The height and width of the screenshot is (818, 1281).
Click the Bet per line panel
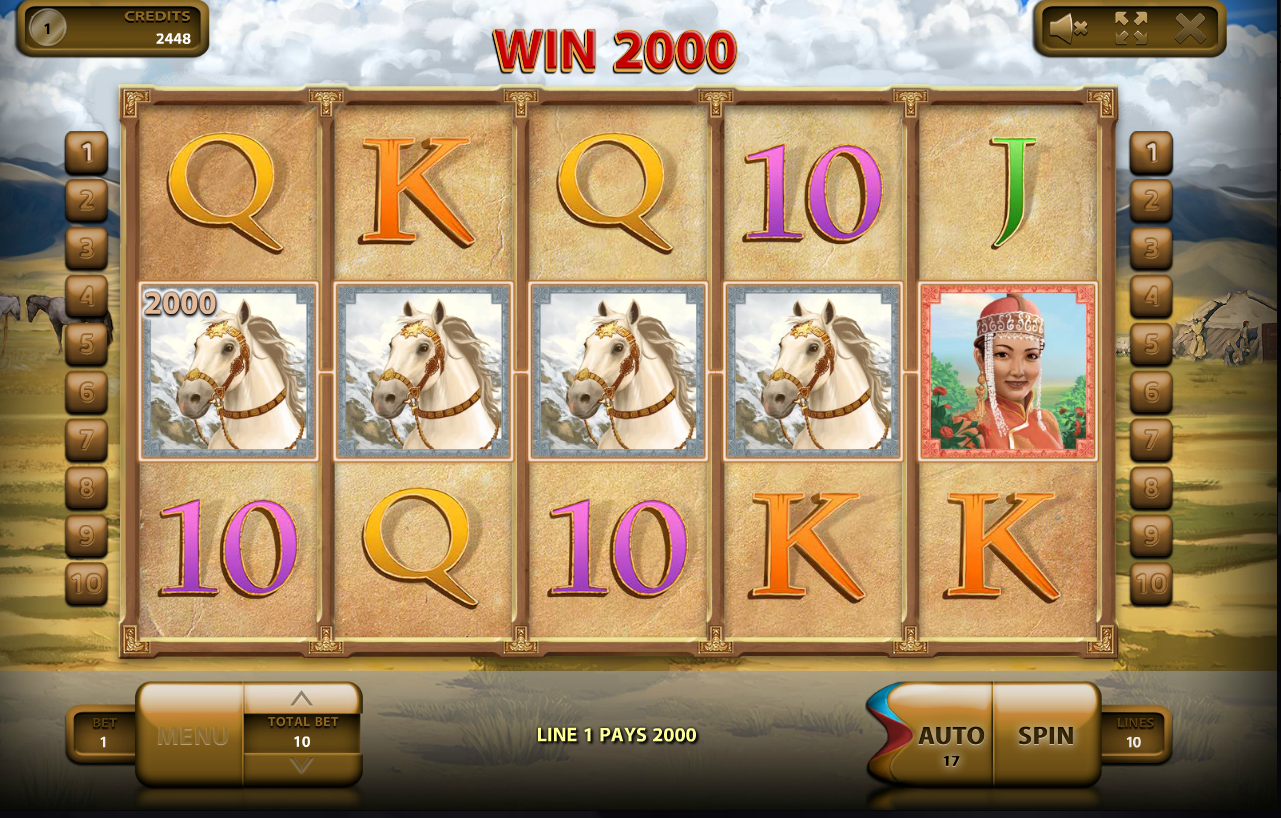point(103,734)
